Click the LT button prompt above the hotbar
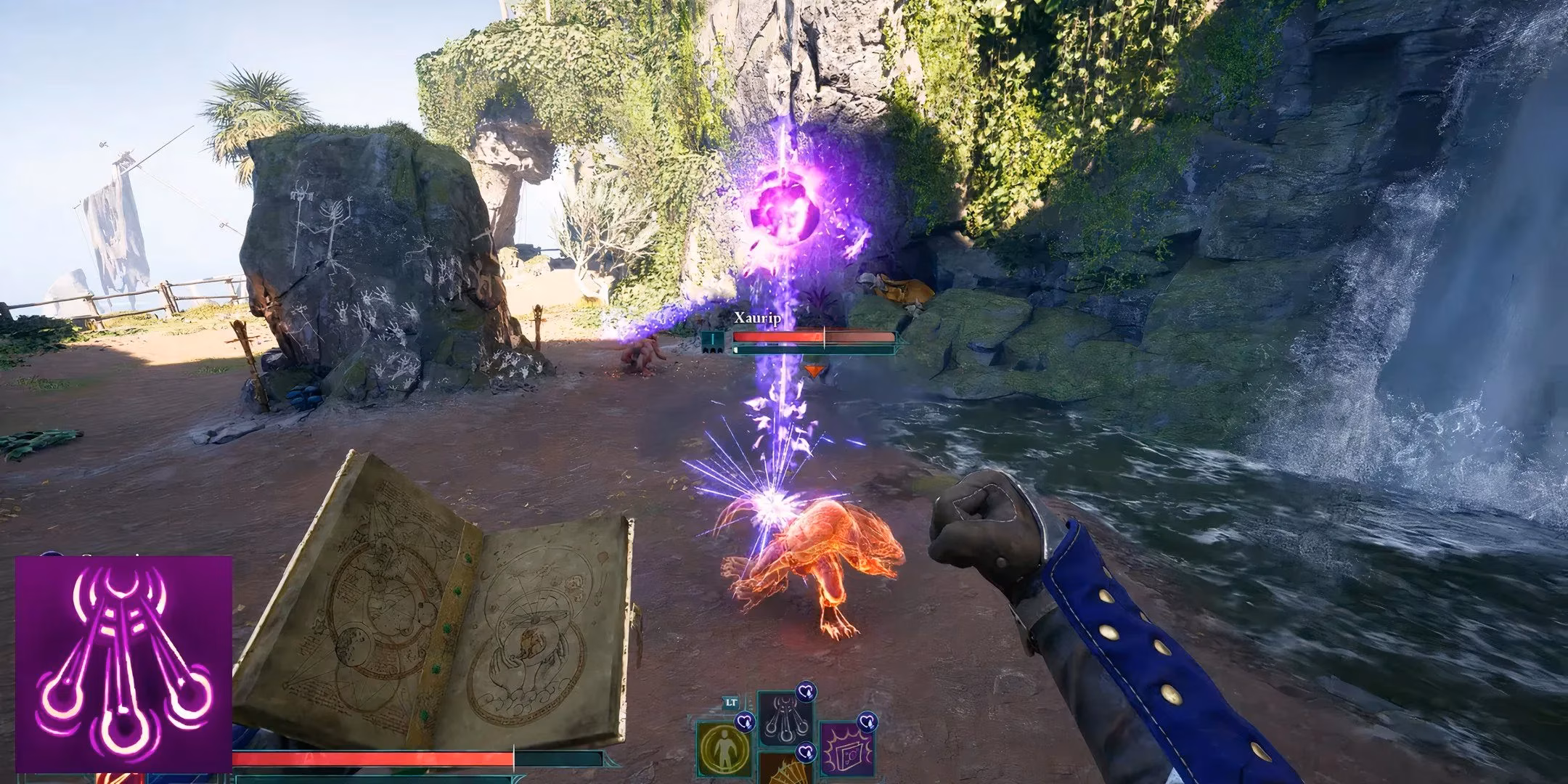Image resolution: width=1568 pixels, height=784 pixels. pyautogui.click(x=730, y=702)
